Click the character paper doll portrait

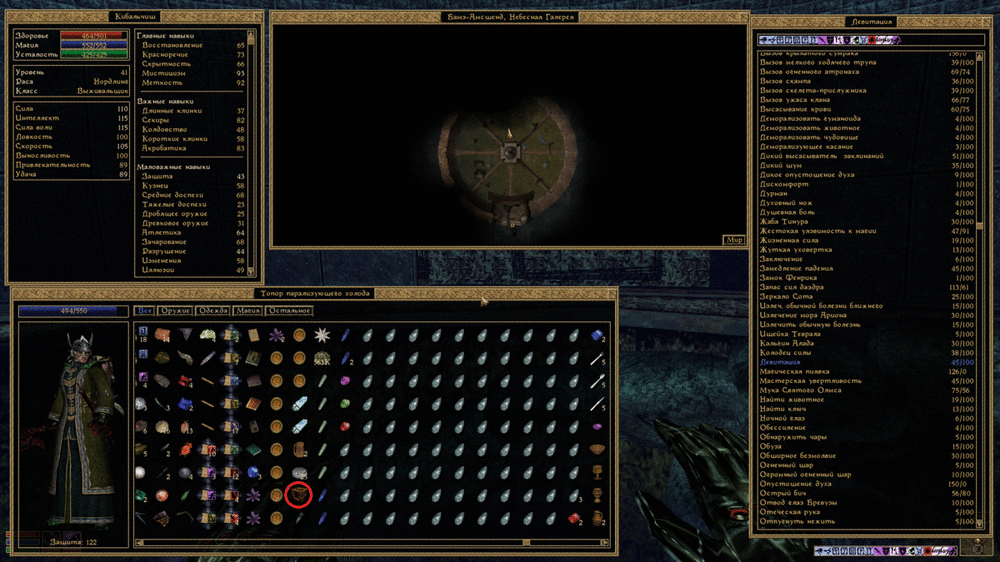(73, 429)
